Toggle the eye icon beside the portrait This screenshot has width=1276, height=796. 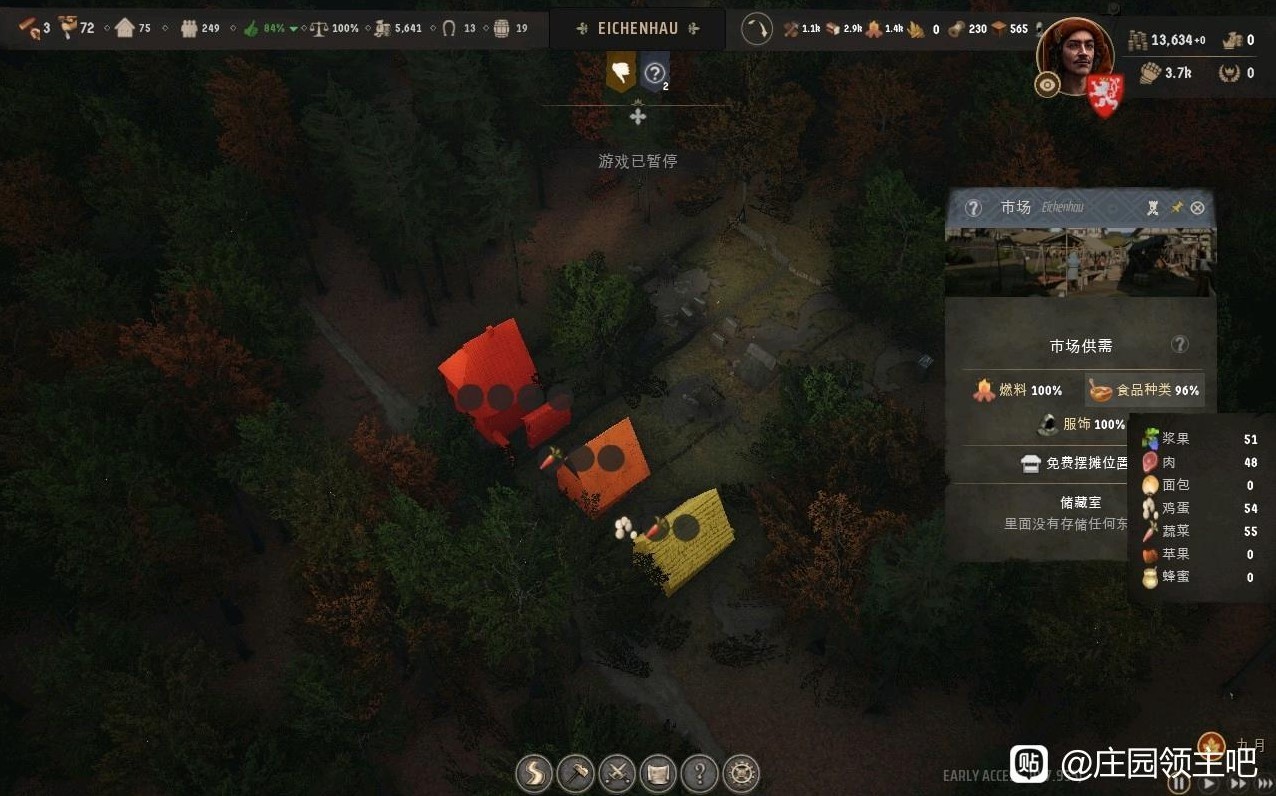1047,85
